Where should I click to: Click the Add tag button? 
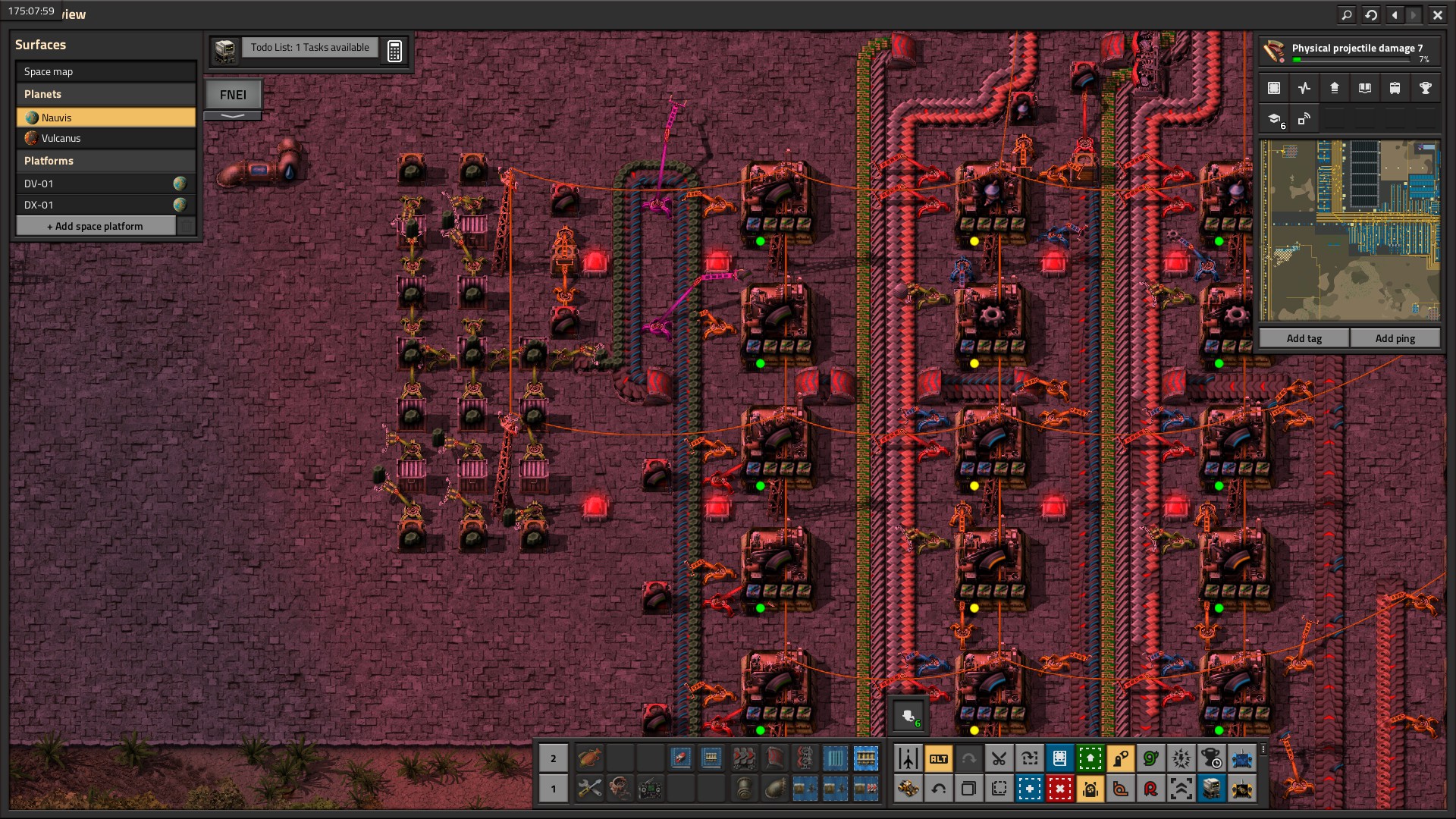(1304, 338)
